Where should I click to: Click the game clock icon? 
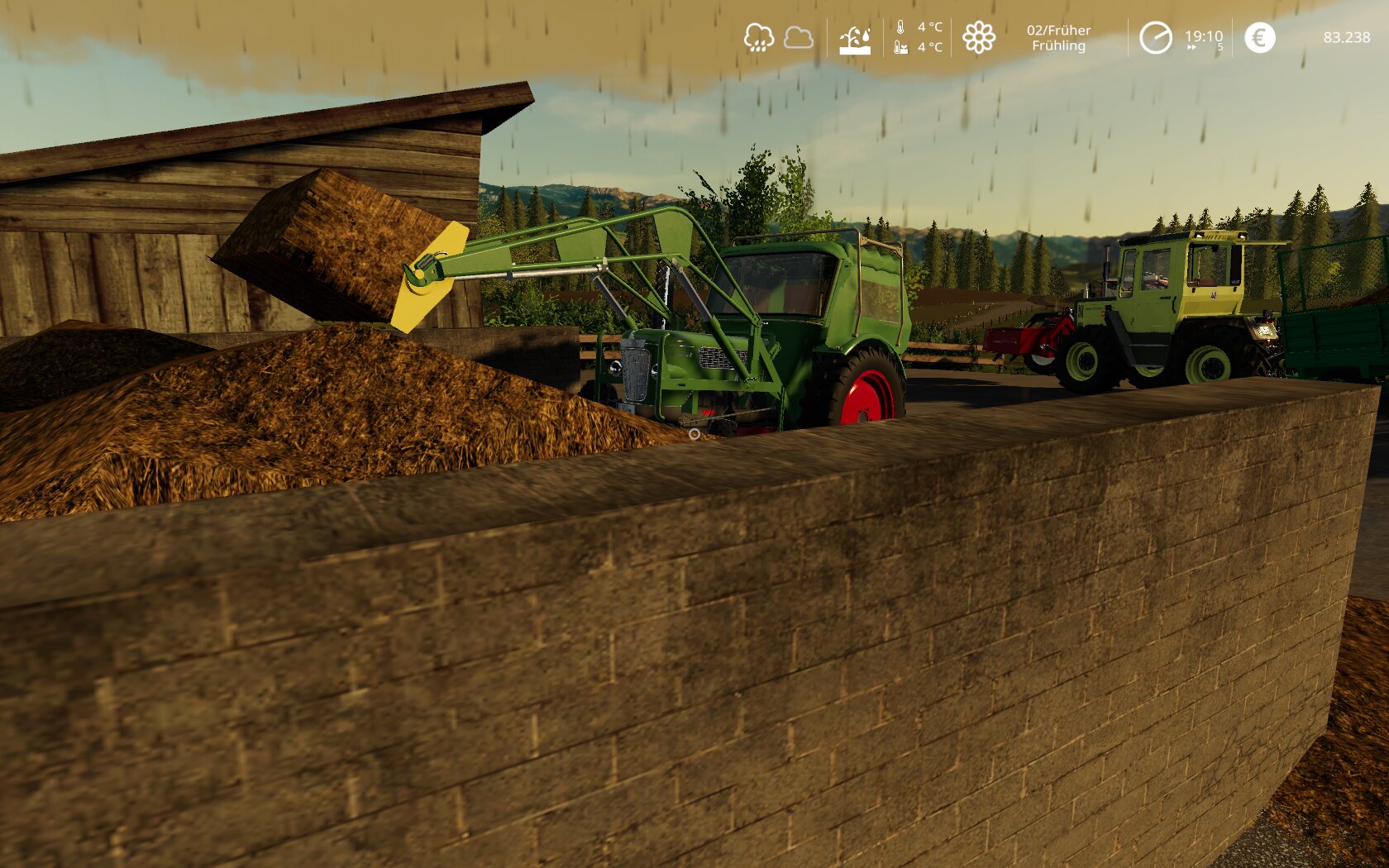1155,37
